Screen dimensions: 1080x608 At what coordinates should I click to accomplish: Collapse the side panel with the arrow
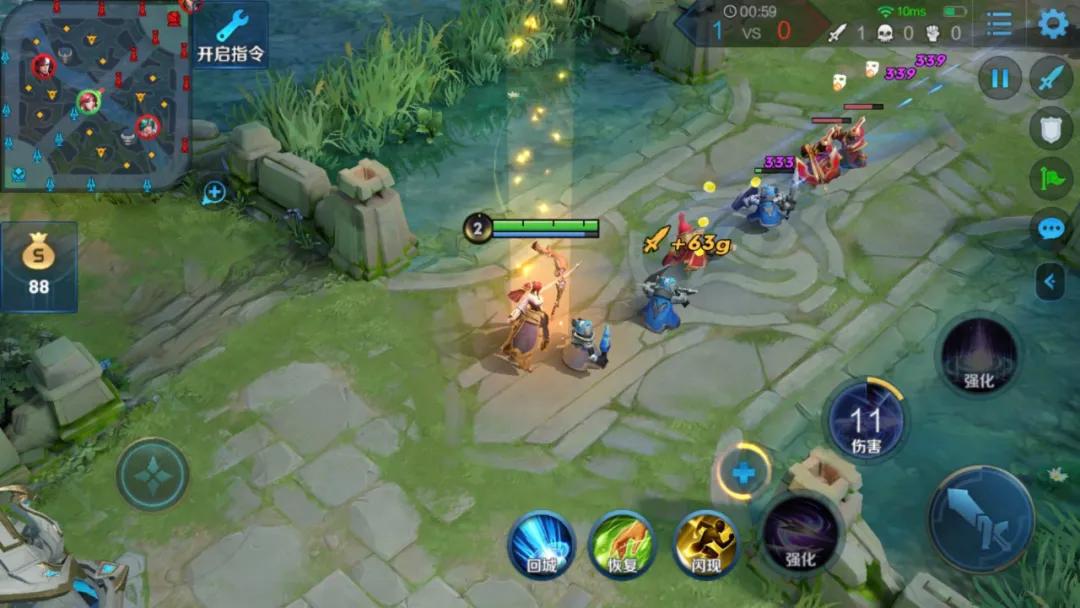point(1049,282)
